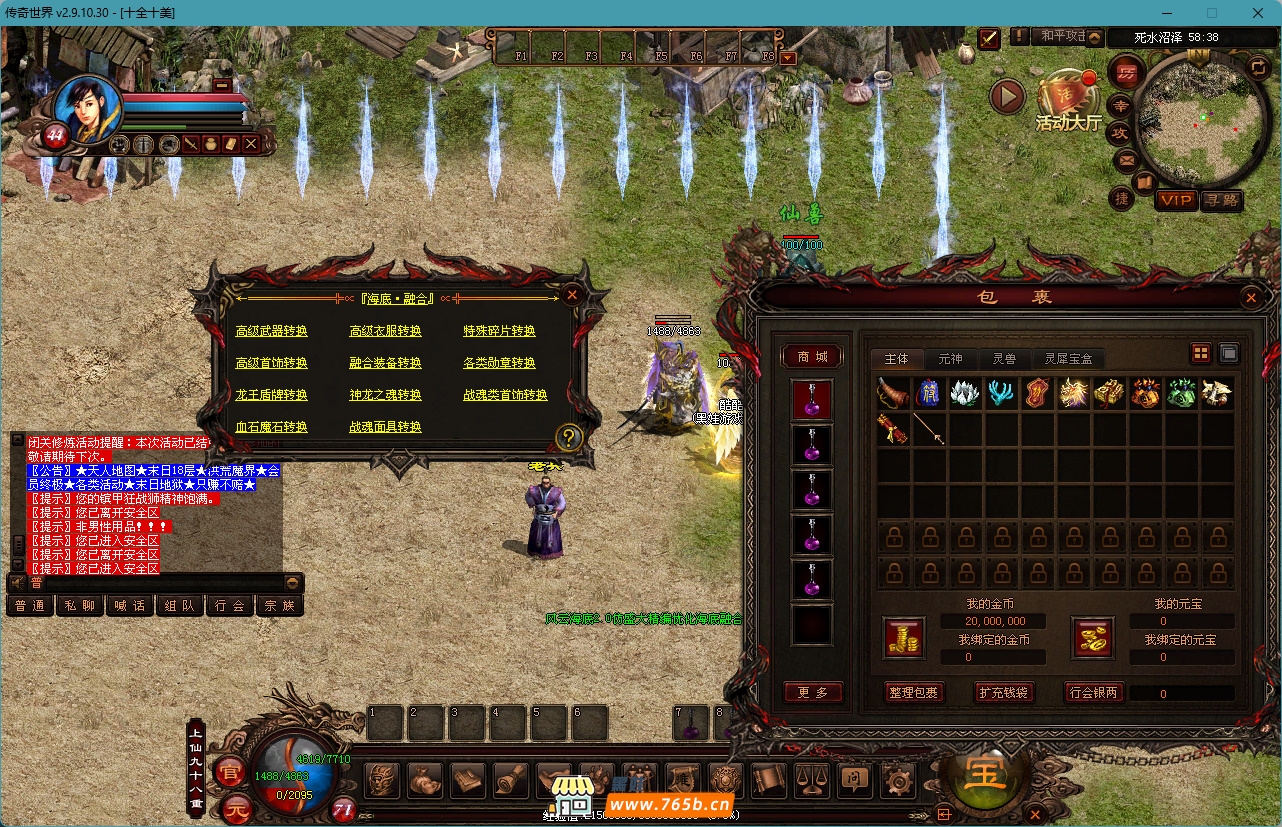Switch chat channel to 行会
The width and height of the screenshot is (1282, 827).
tap(230, 605)
